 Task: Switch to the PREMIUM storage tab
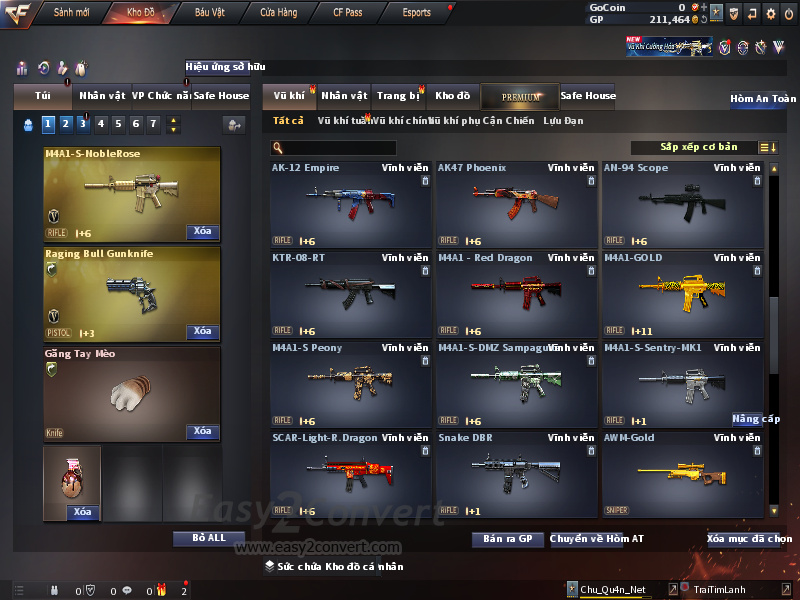(520, 96)
